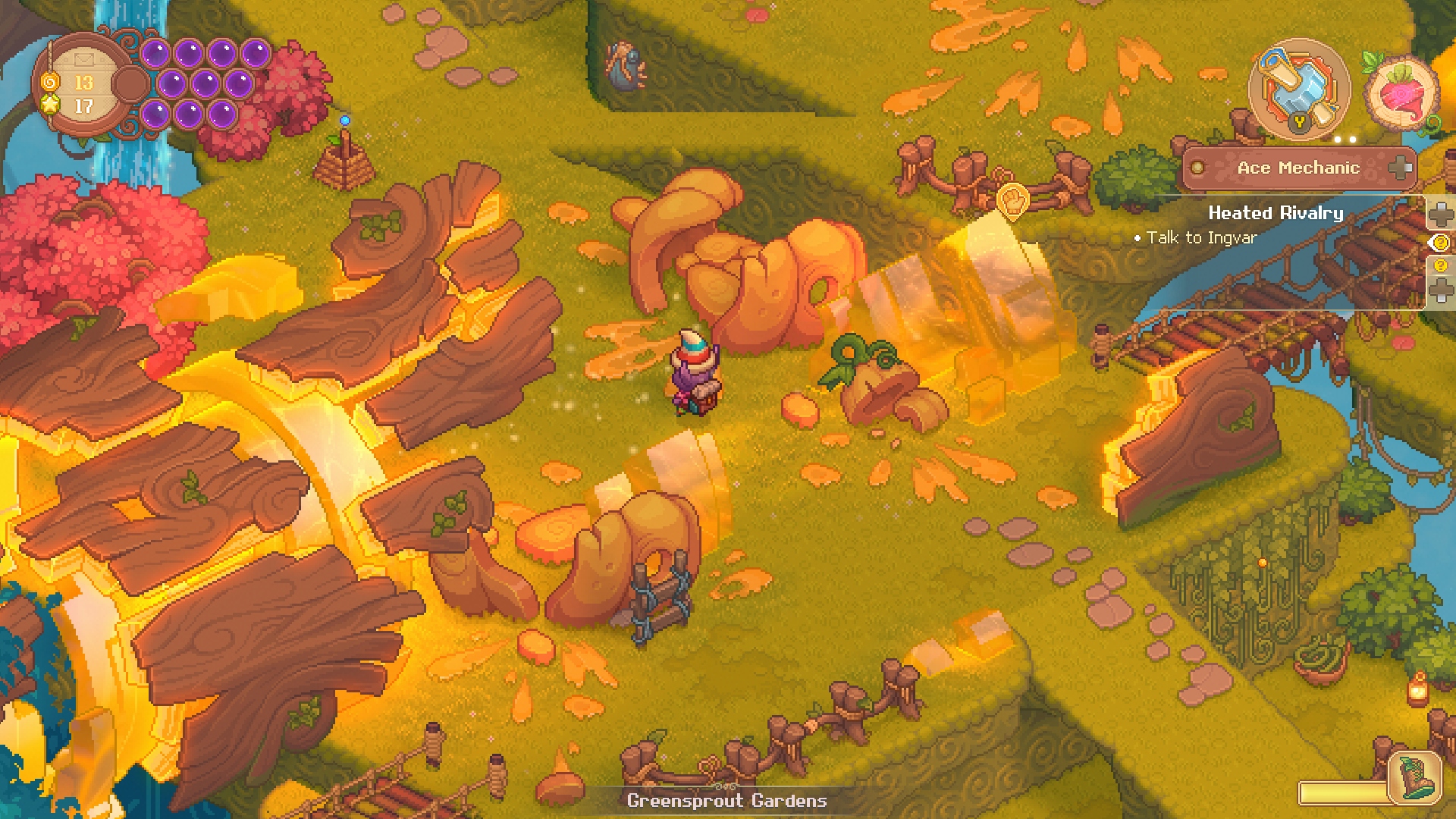This screenshot has width=1456, height=819.
Task: Open the mail envelope on the clock widget
Action: click(84, 59)
